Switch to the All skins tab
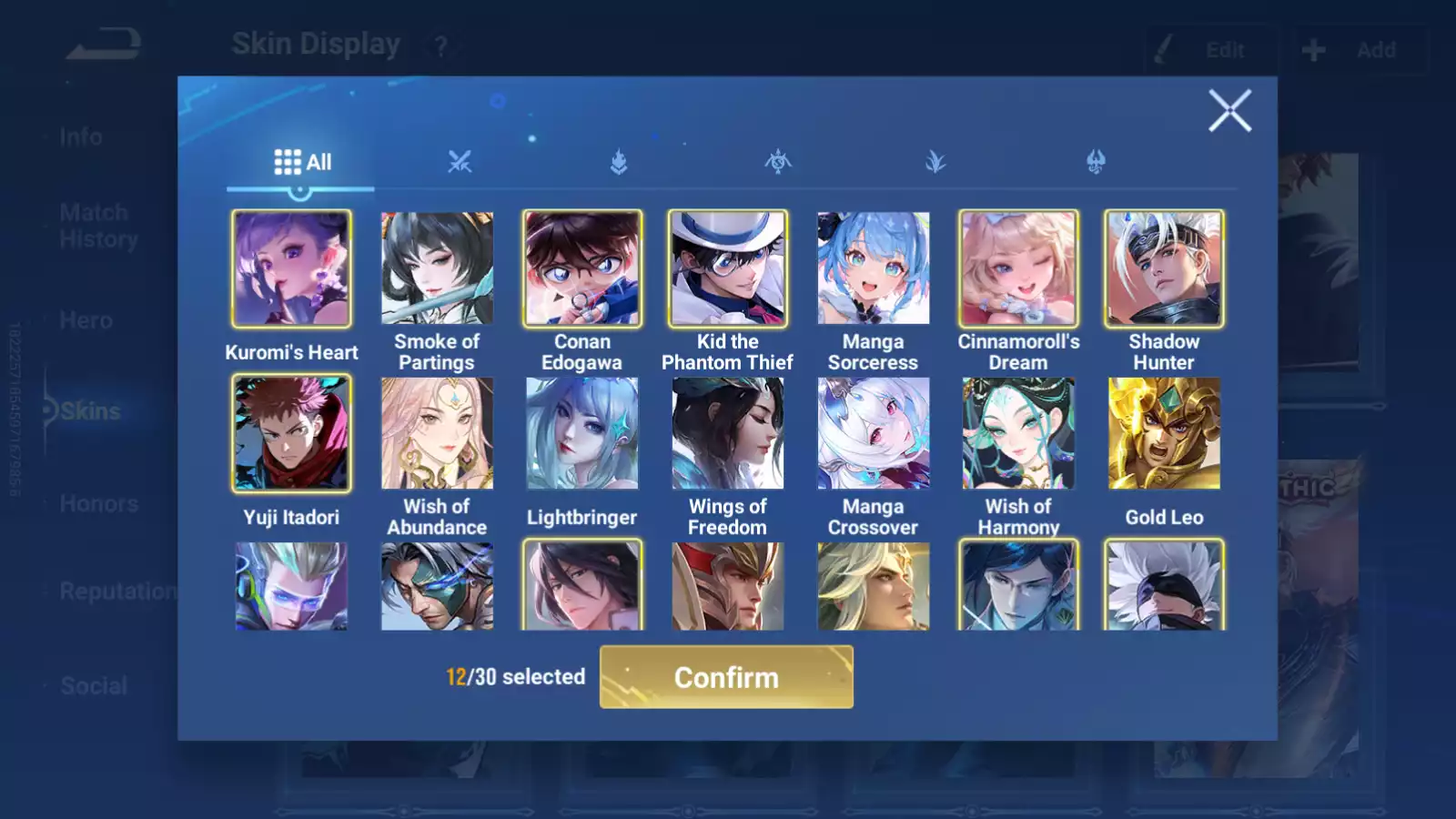1456x819 pixels. (x=302, y=162)
